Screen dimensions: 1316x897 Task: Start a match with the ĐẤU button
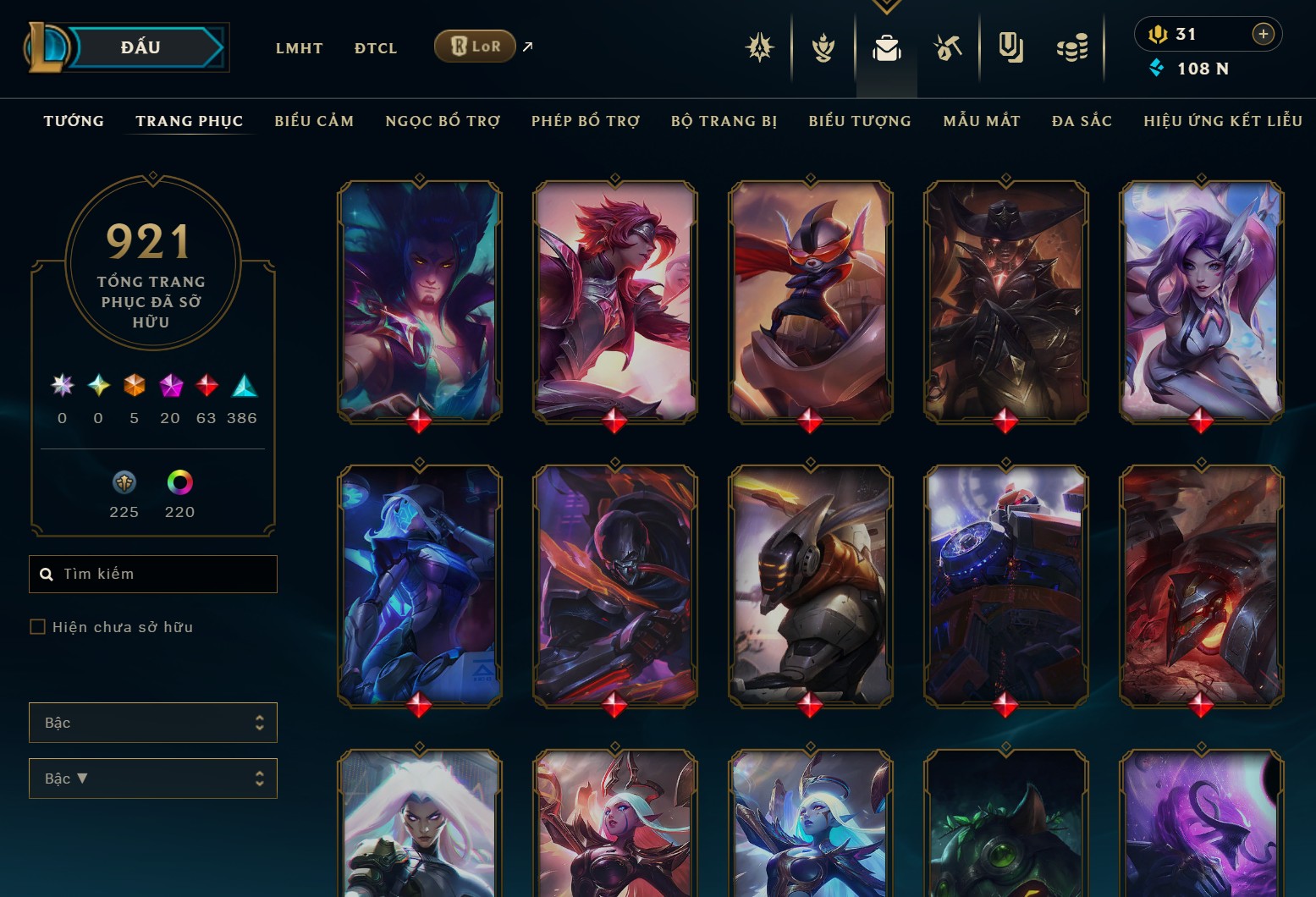point(140,47)
